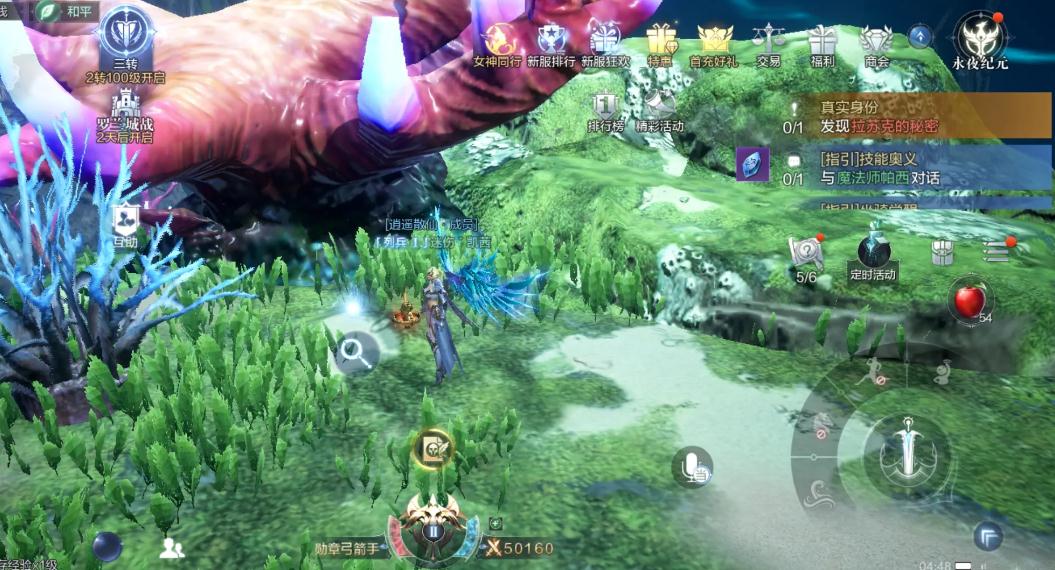
Task: Open the 定时活动 timed events icon
Action: pyautogui.click(x=872, y=255)
